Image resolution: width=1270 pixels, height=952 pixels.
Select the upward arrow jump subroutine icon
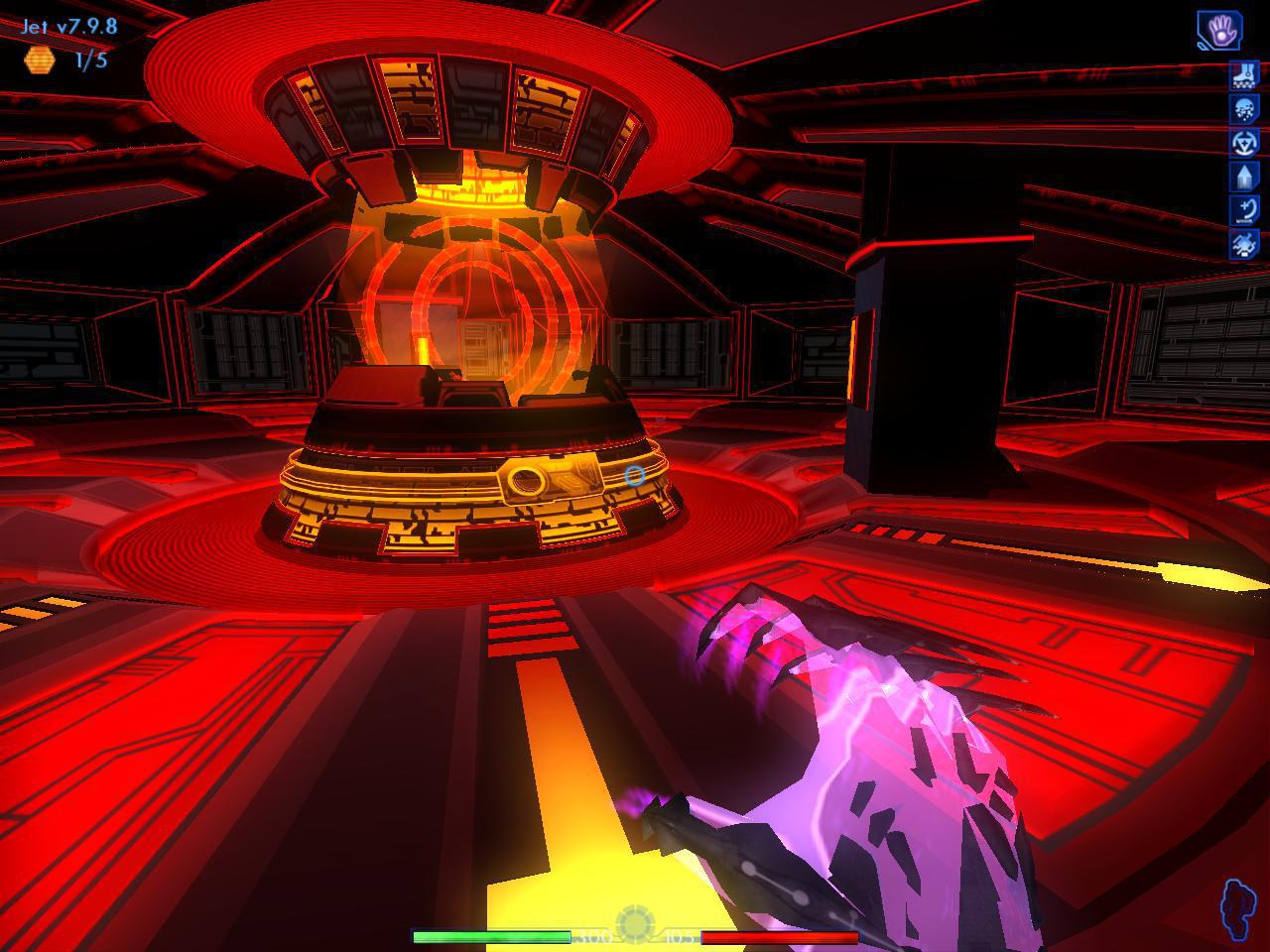click(x=1245, y=176)
